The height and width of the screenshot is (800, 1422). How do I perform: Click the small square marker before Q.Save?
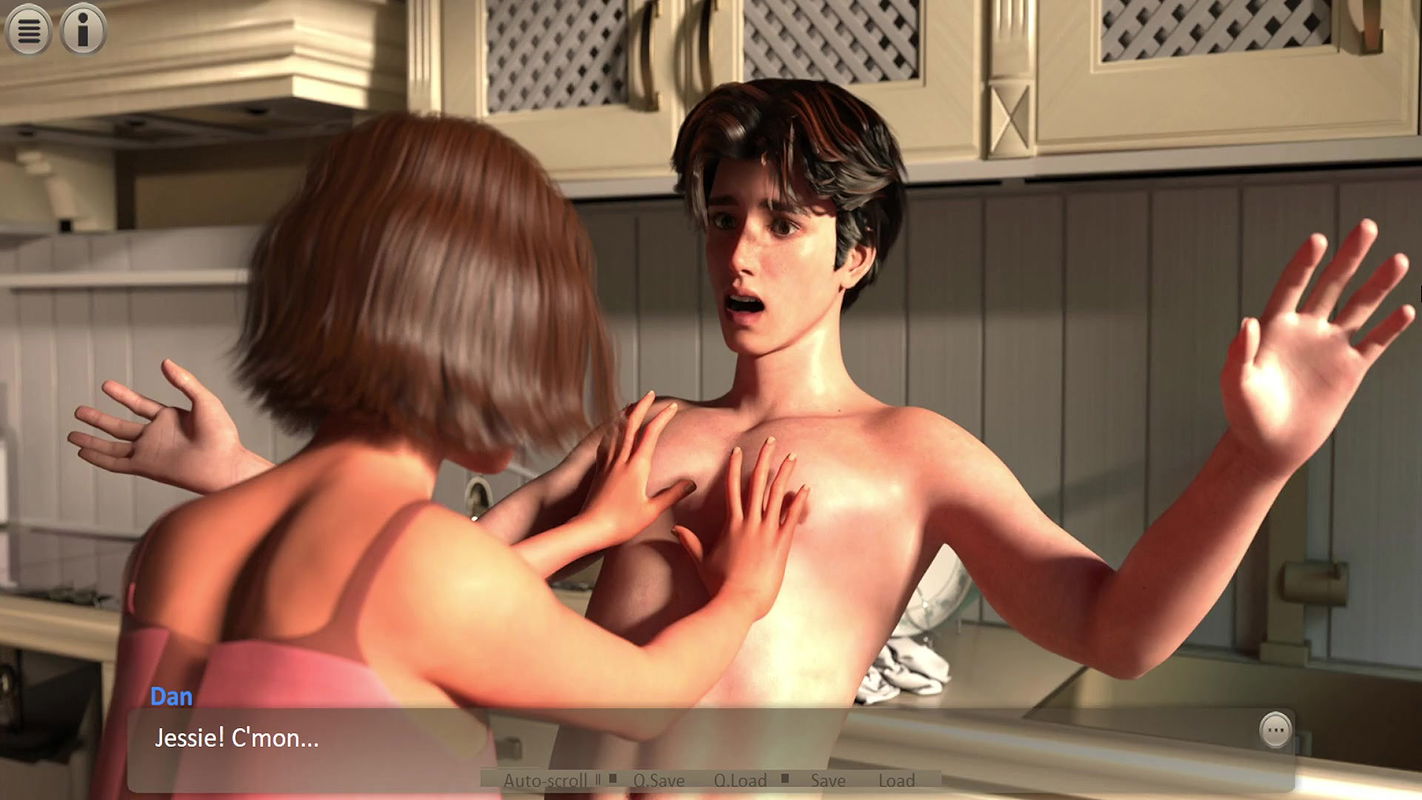(x=613, y=779)
